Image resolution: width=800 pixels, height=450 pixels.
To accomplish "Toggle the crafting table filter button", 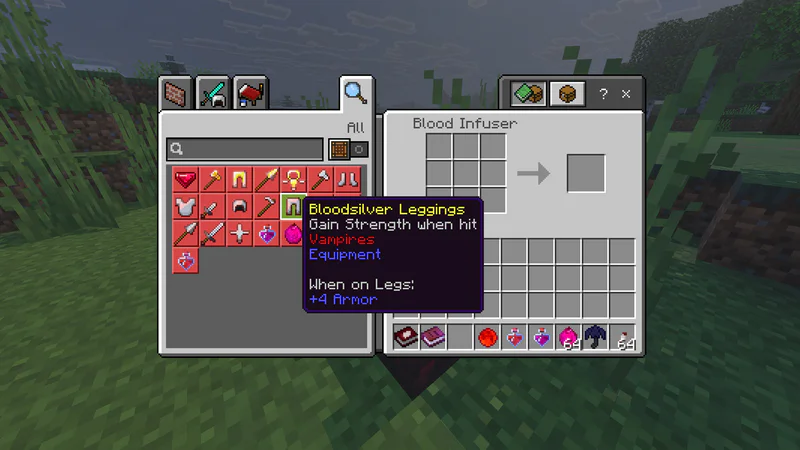I will (340, 149).
